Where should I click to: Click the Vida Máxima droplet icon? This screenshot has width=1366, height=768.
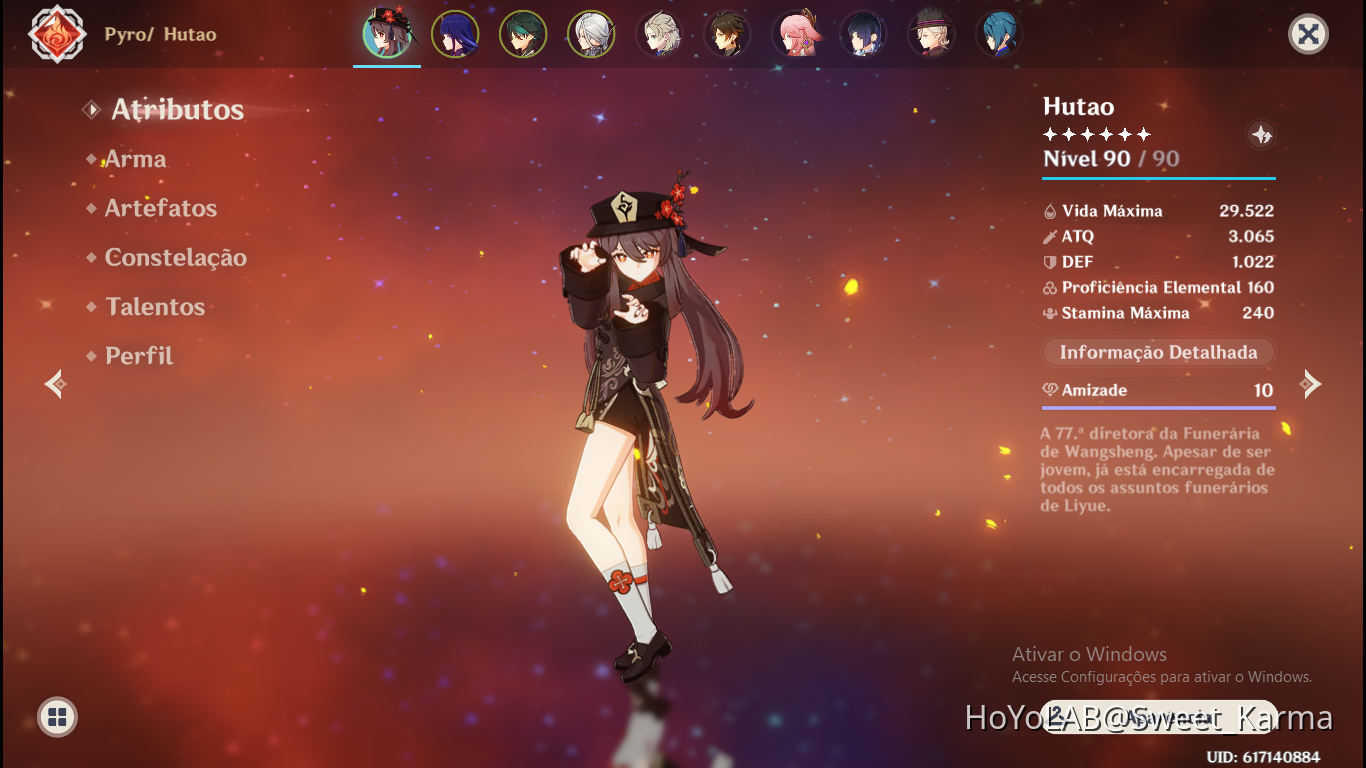tap(1049, 211)
